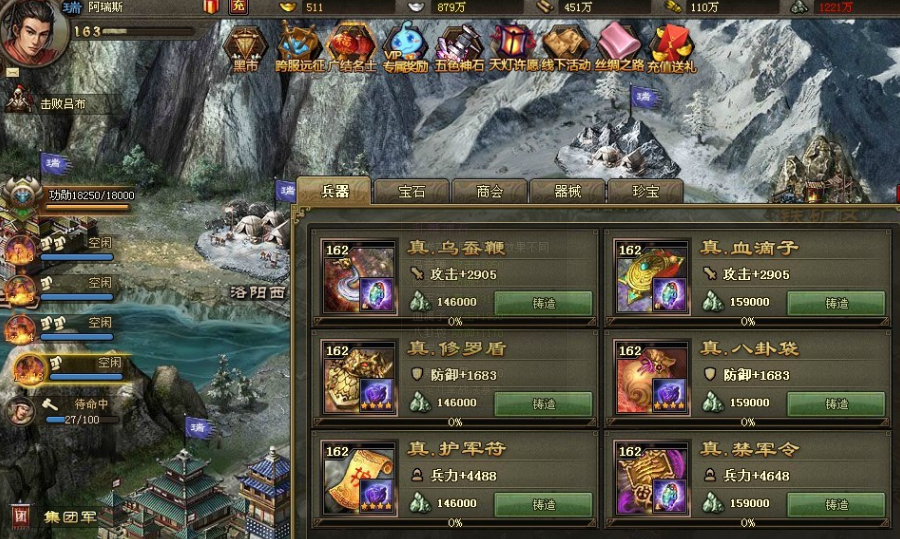Show the 珍宝 treasures tab
The width and height of the screenshot is (900, 539).
(x=645, y=191)
